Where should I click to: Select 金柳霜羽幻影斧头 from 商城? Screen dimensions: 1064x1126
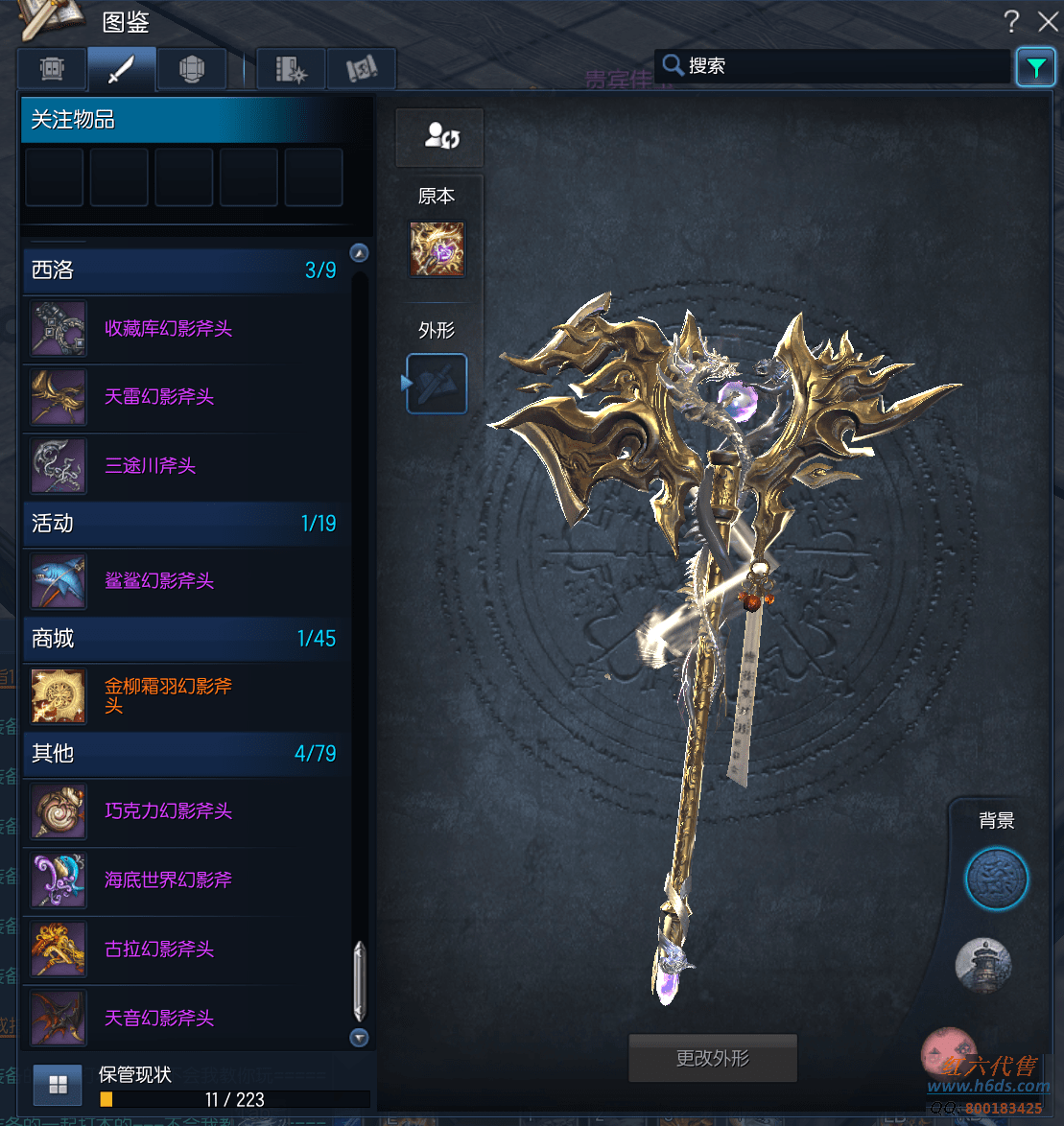point(168,695)
